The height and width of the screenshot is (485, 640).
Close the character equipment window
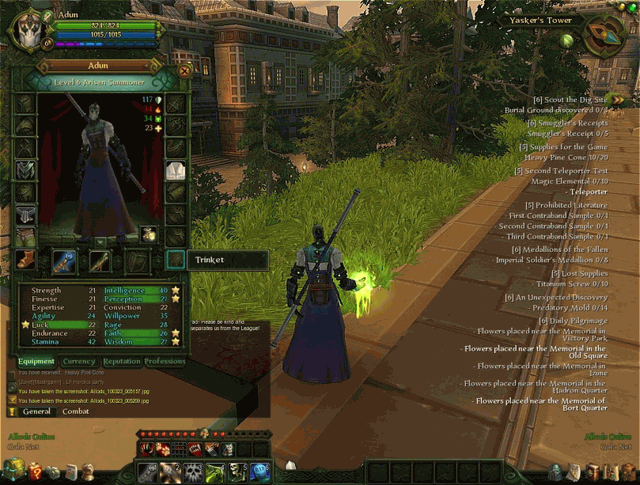point(184,71)
